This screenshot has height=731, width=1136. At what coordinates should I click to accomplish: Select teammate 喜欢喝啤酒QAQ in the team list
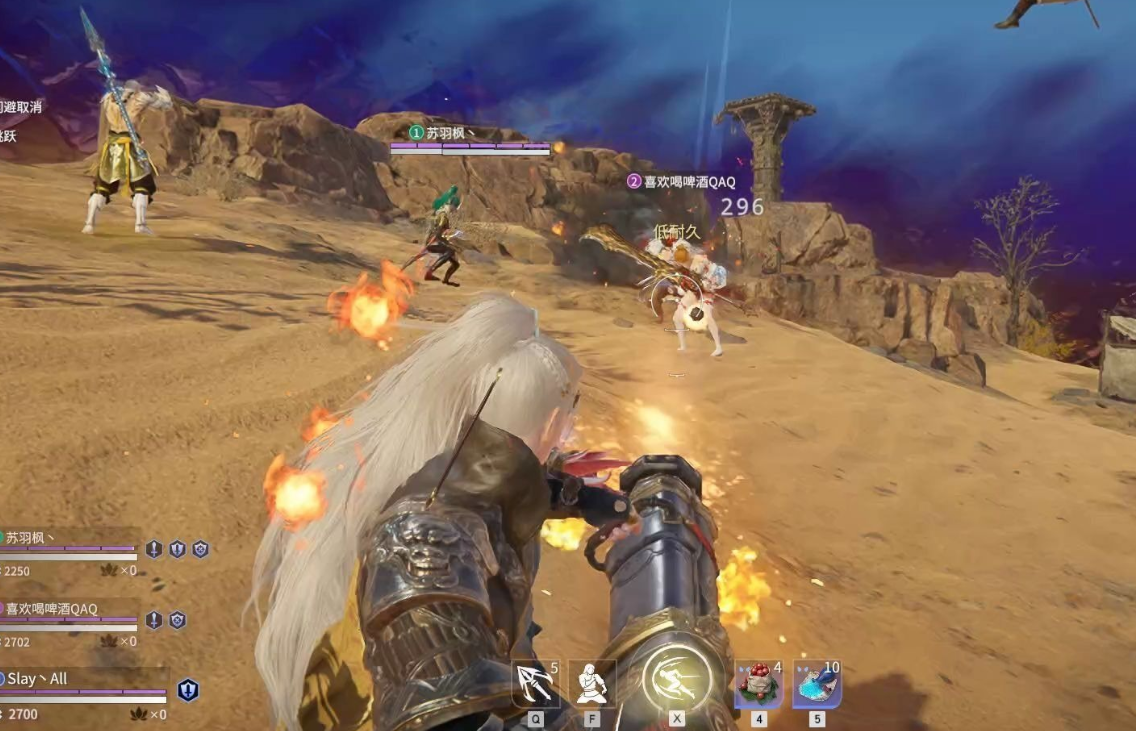point(52,608)
